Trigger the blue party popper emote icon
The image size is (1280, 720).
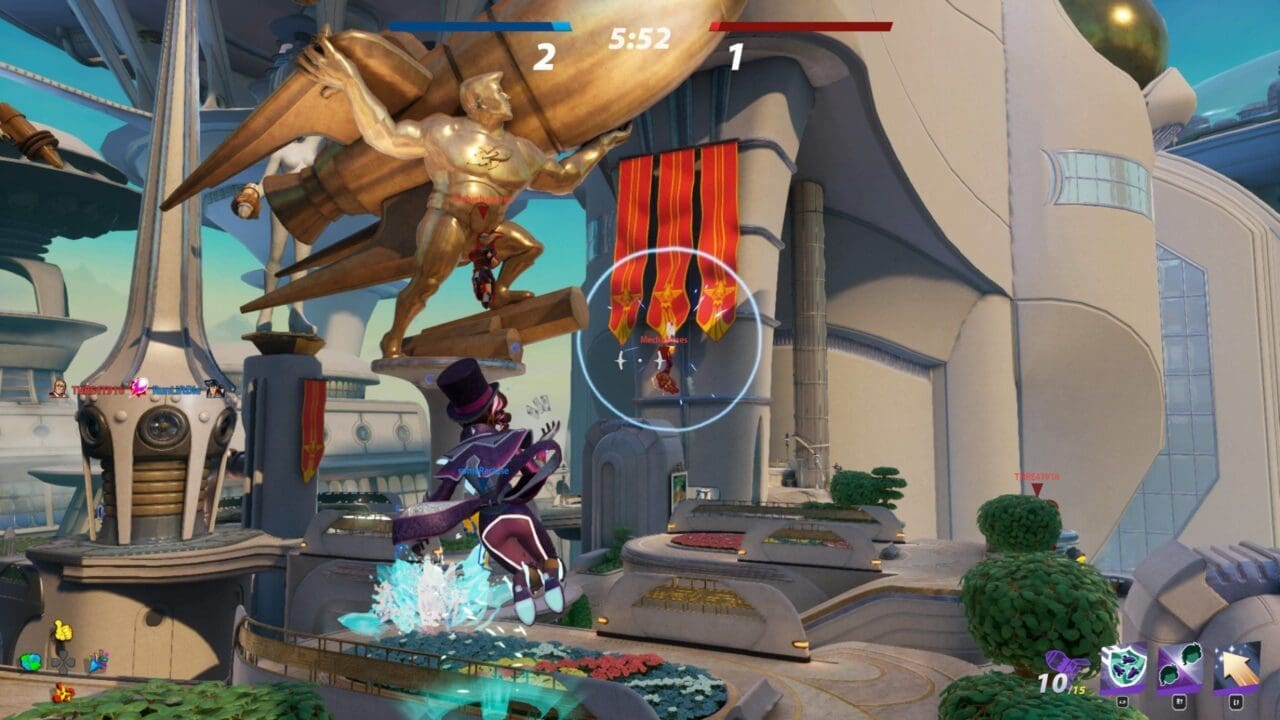pyautogui.click(x=98, y=663)
